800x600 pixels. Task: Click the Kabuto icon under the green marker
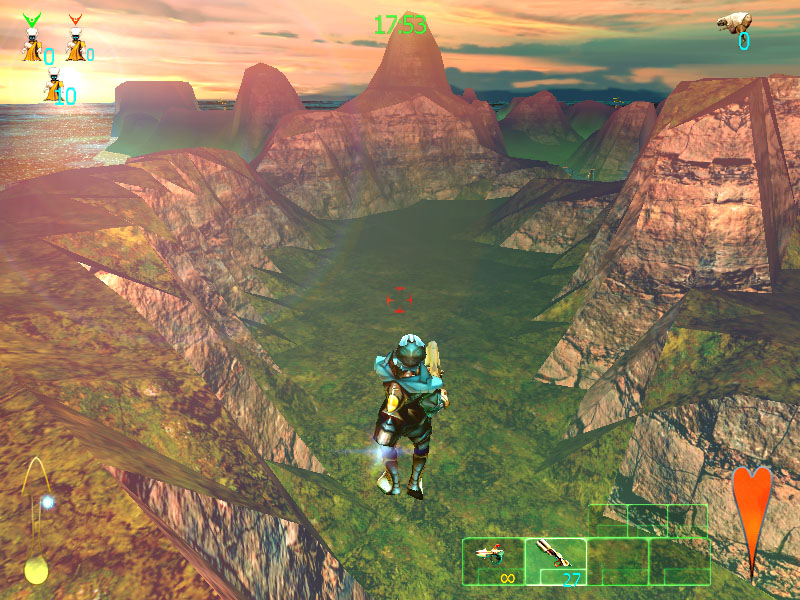(x=33, y=46)
